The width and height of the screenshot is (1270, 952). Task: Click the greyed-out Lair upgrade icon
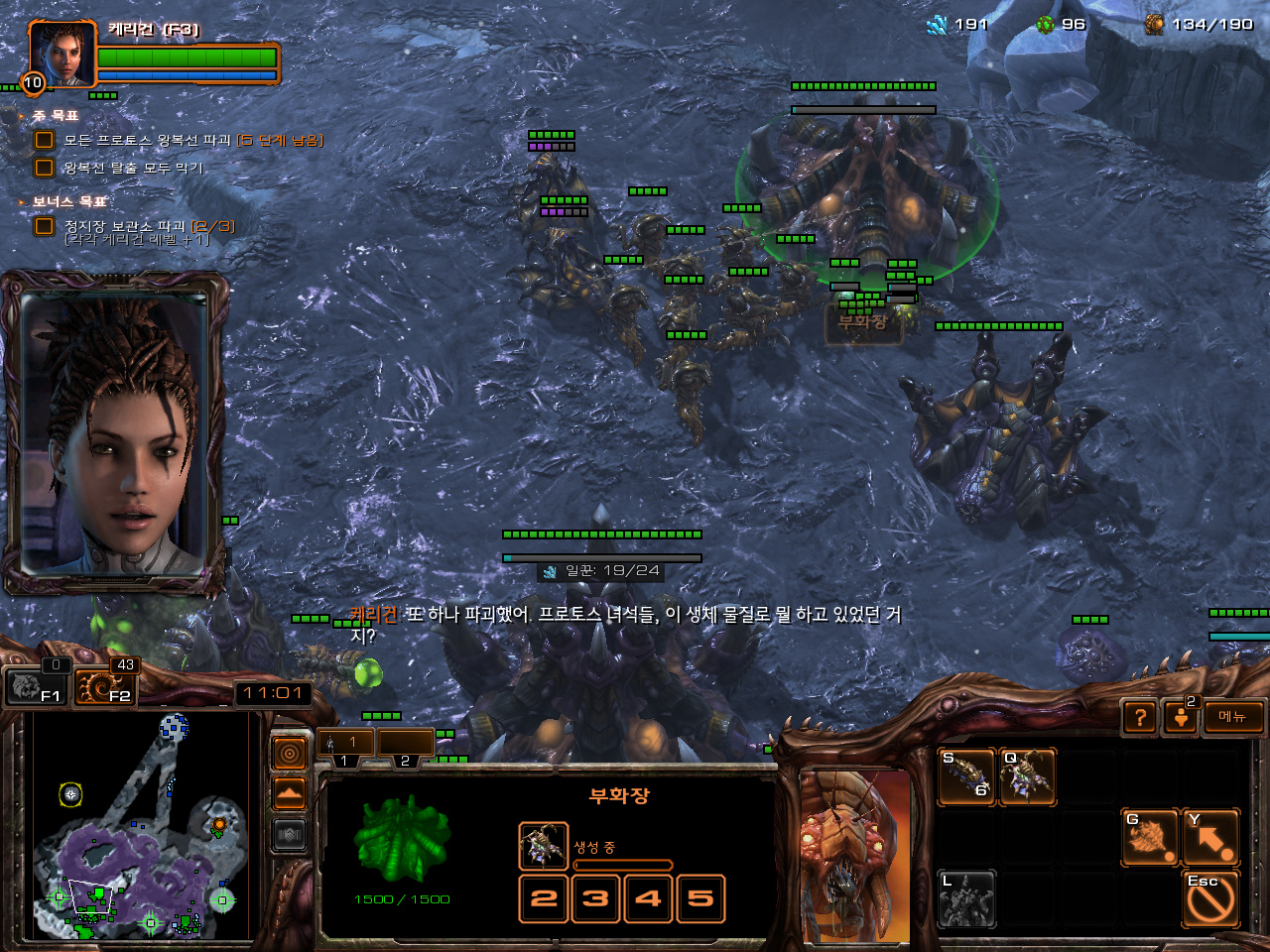click(x=966, y=898)
